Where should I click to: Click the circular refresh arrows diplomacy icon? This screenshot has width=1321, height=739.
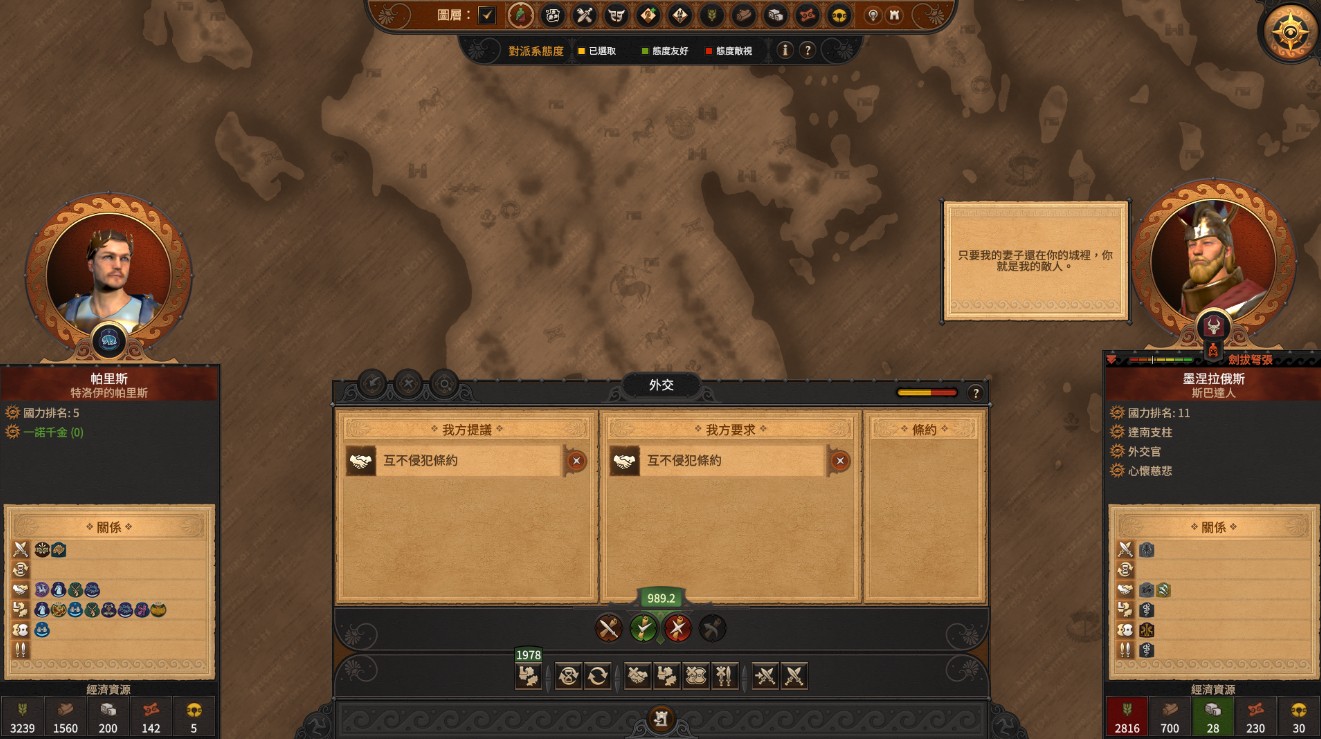click(598, 676)
